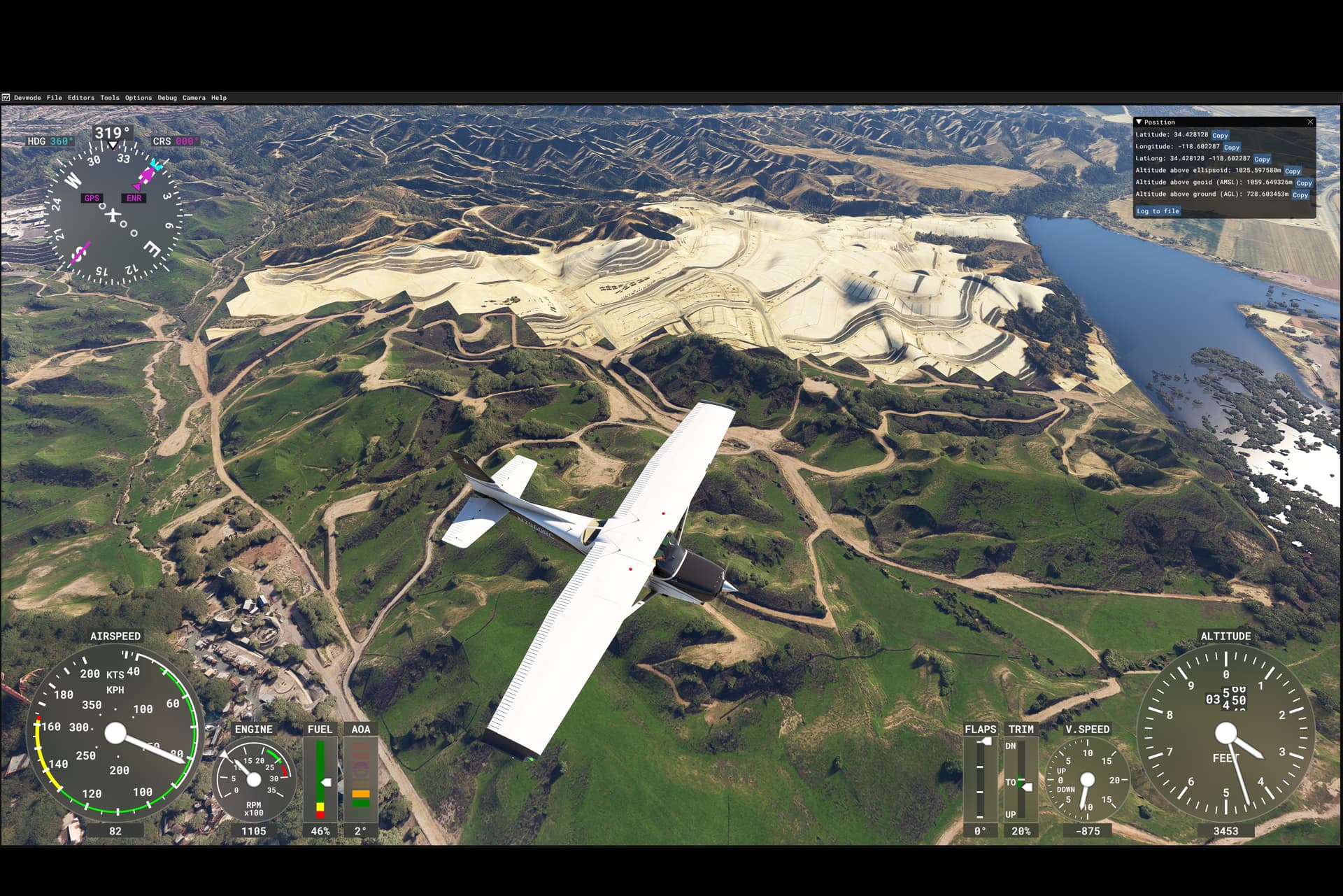Open the Tools menu
1343x896 pixels.
coord(108,98)
